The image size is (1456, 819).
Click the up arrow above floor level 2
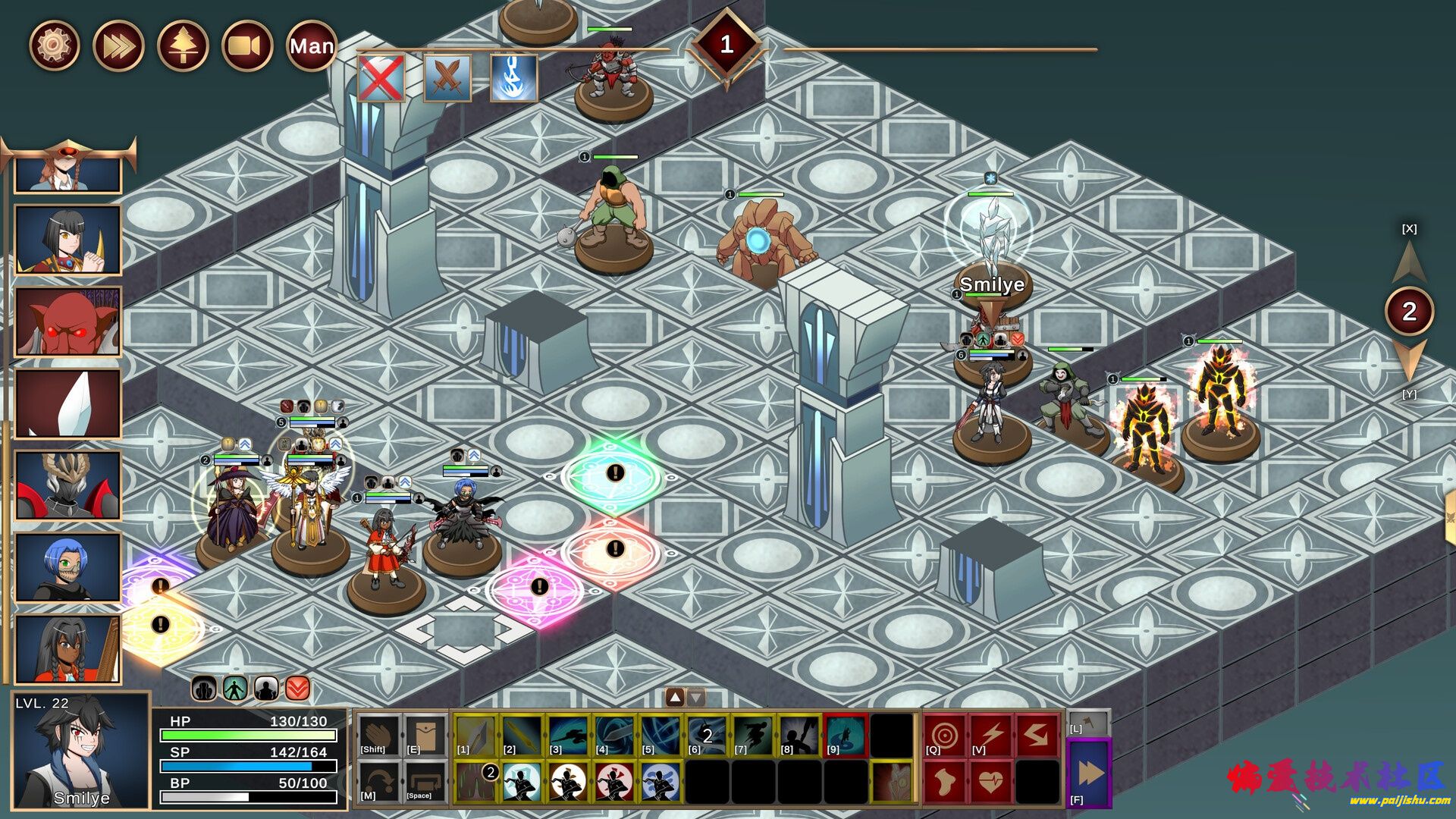coord(1409,262)
